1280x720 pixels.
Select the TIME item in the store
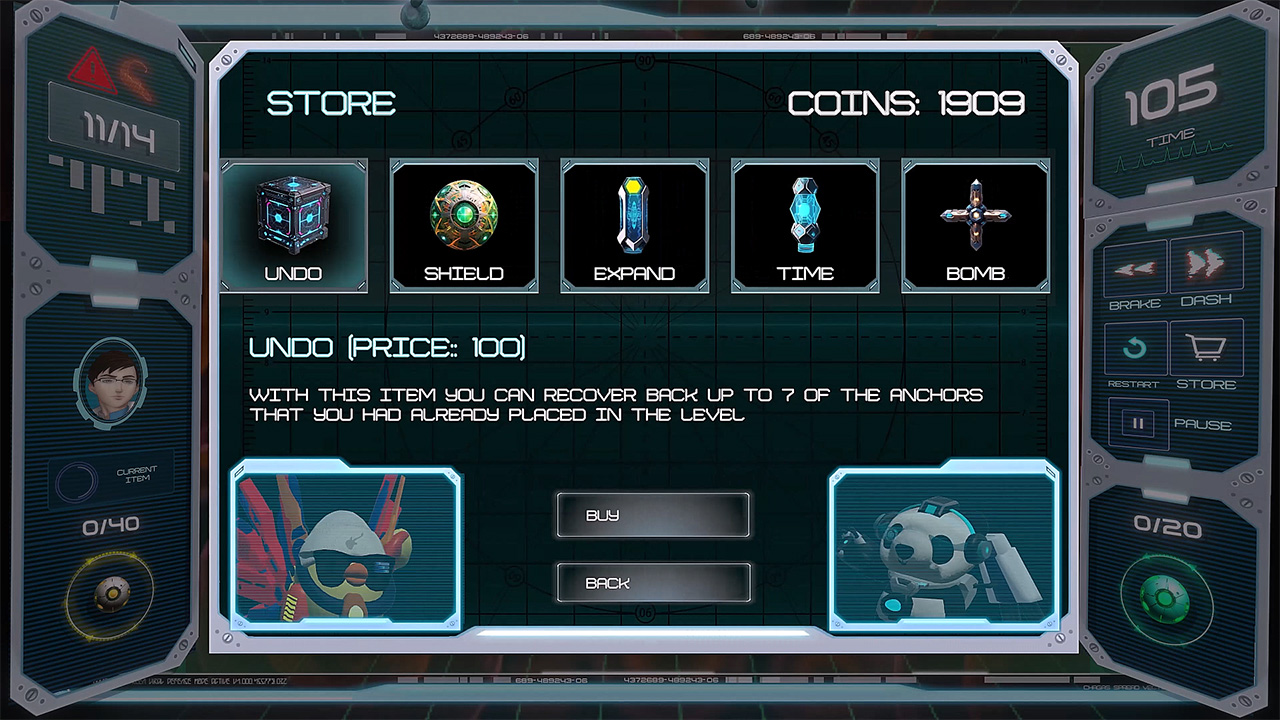(x=805, y=215)
